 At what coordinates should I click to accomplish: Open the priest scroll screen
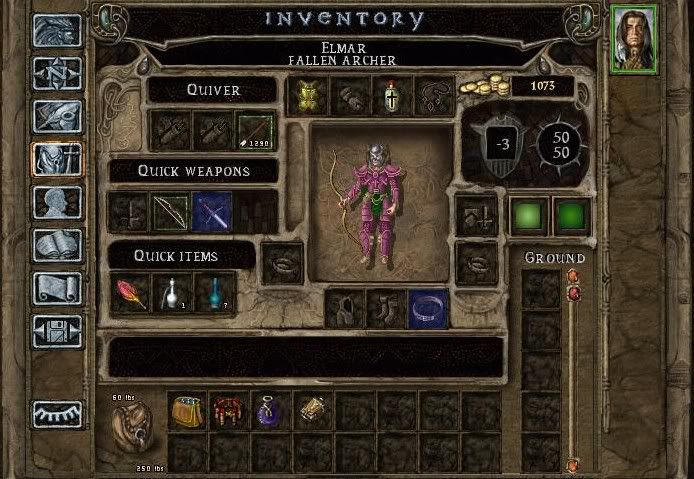[57, 288]
